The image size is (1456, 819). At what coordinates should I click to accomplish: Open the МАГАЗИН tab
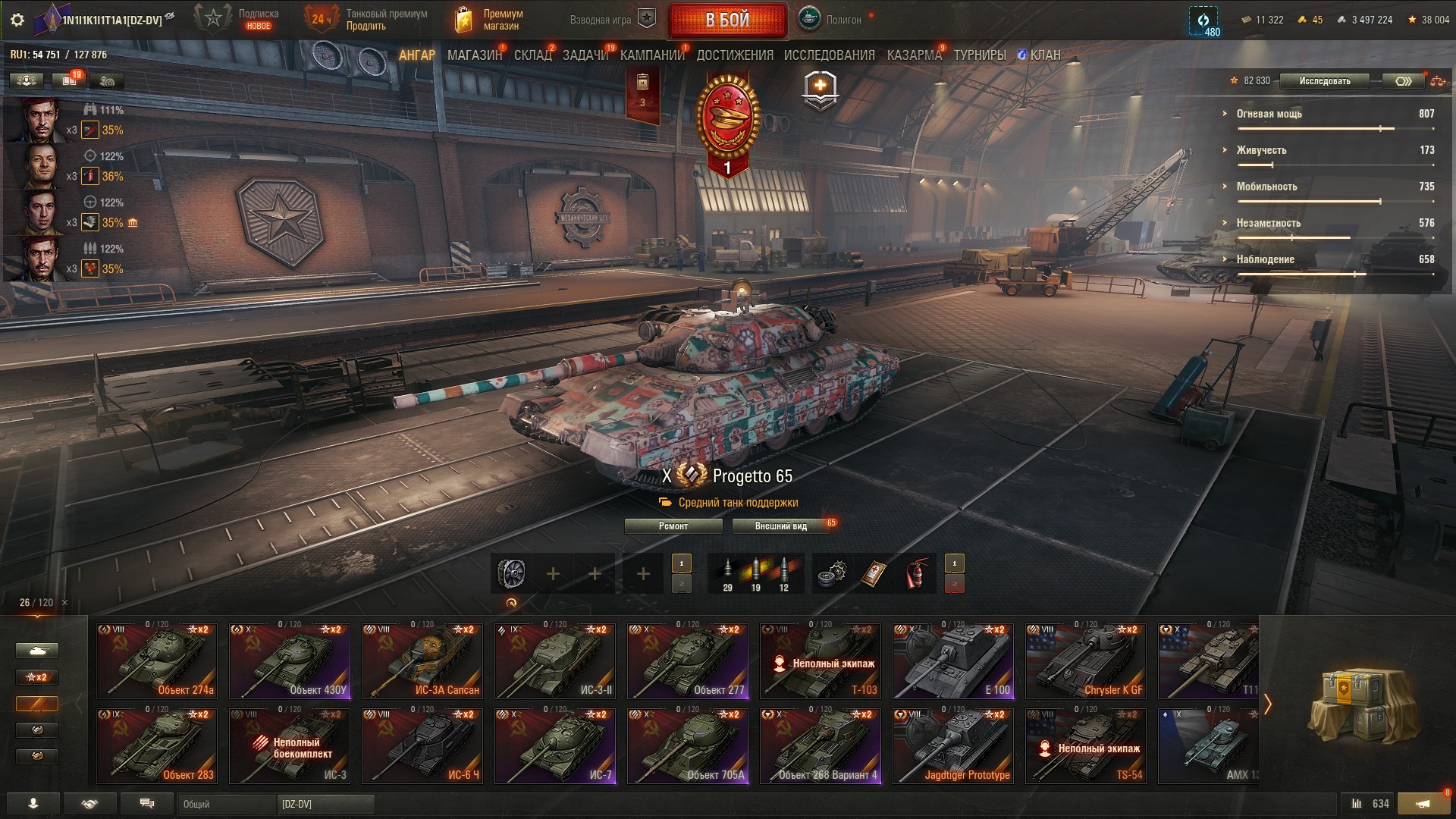click(x=475, y=55)
